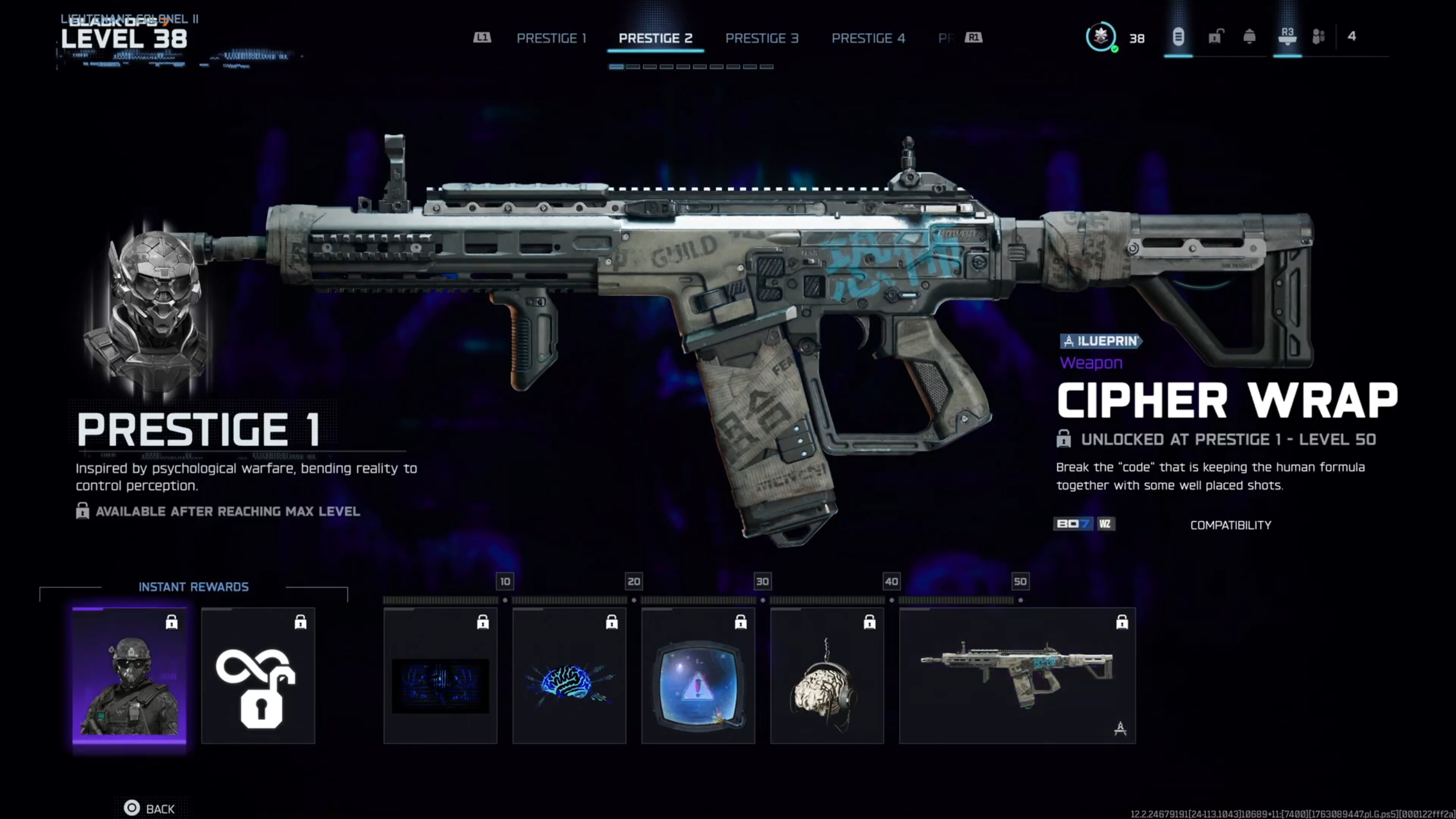Viewport: 1456px width, 819px height.
Task: Open the player rank emblem icon
Action: coord(1101,38)
